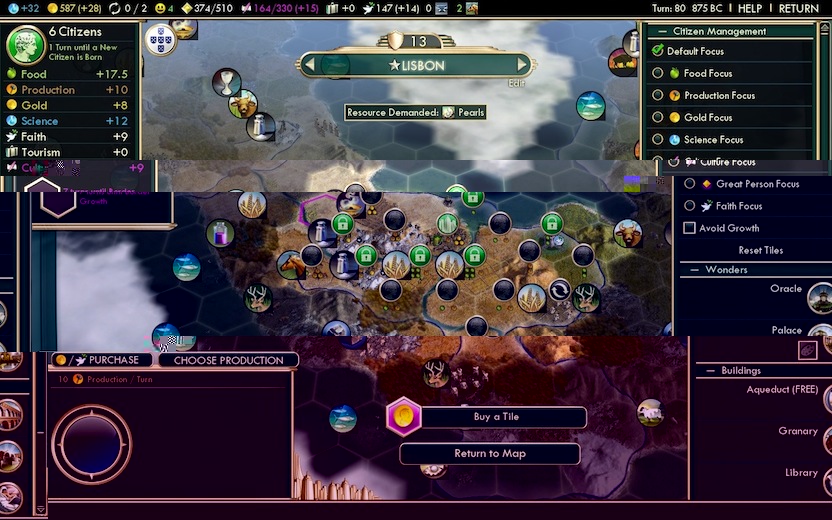This screenshot has height=520, width=832.
Task: Click CHOOSE PRODUCTION
Action: 228,360
